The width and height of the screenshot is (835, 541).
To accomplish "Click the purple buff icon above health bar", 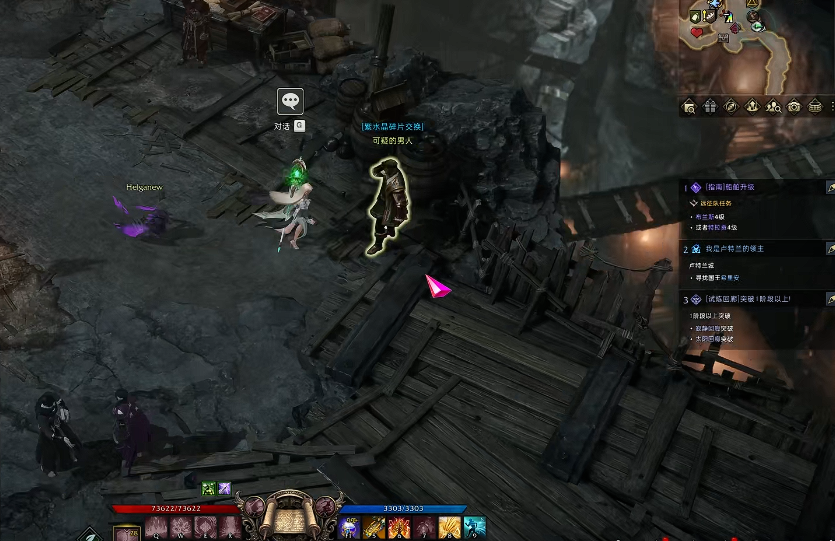I will pos(225,488).
